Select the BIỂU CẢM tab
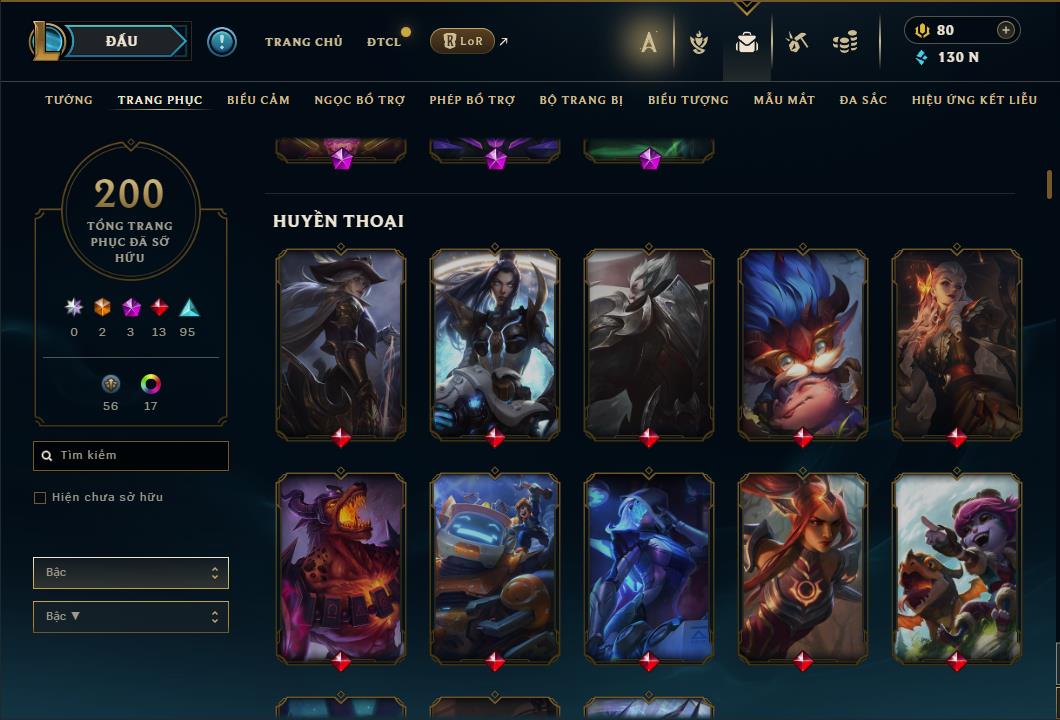1060x720 pixels. pyautogui.click(x=258, y=100)
